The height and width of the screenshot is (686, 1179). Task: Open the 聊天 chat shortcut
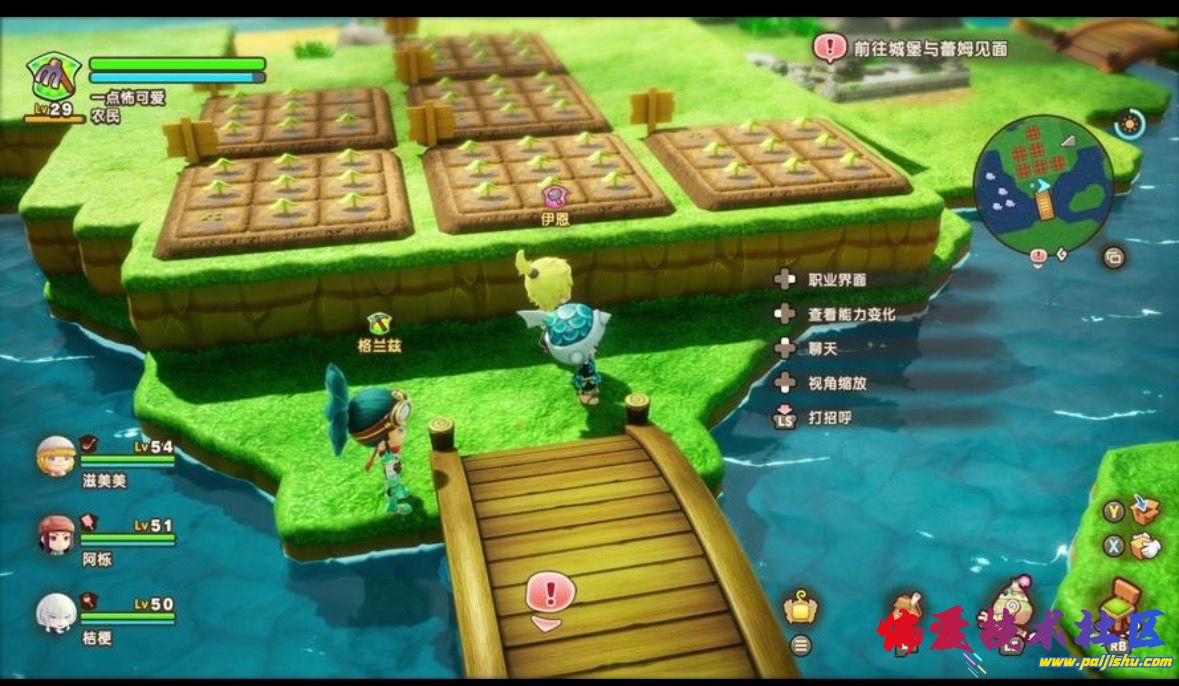[822, 348]
